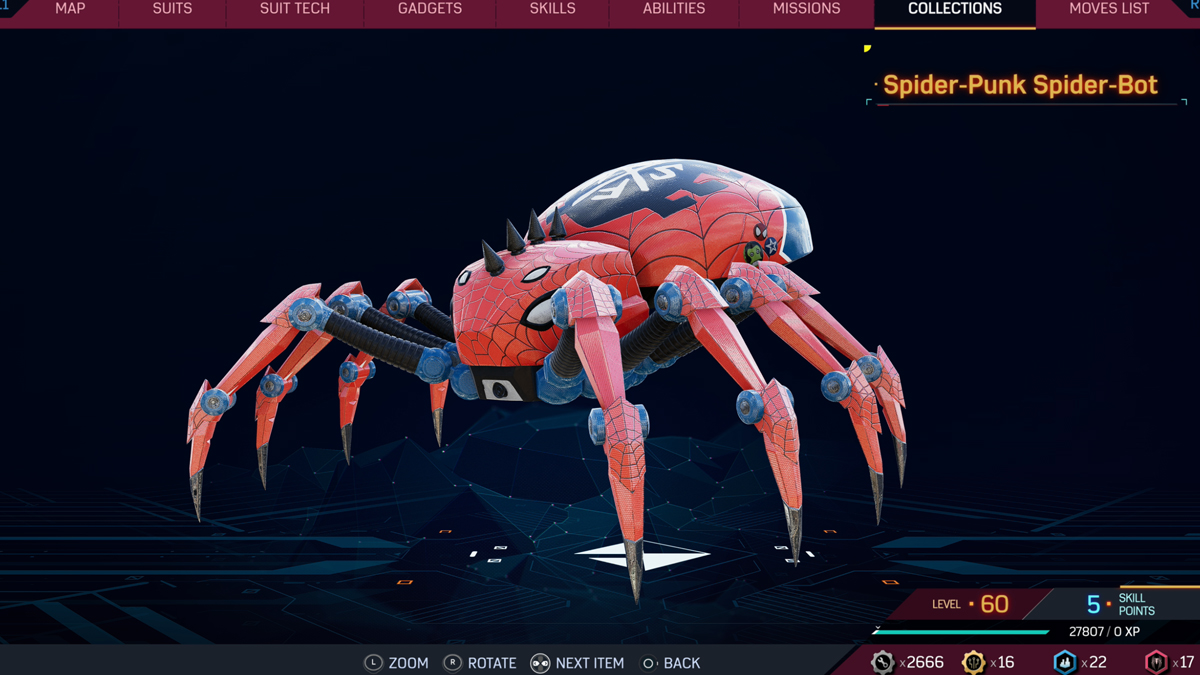1200x675 pixels.
Task: Open the Moves List tab
Action: 1109,9
